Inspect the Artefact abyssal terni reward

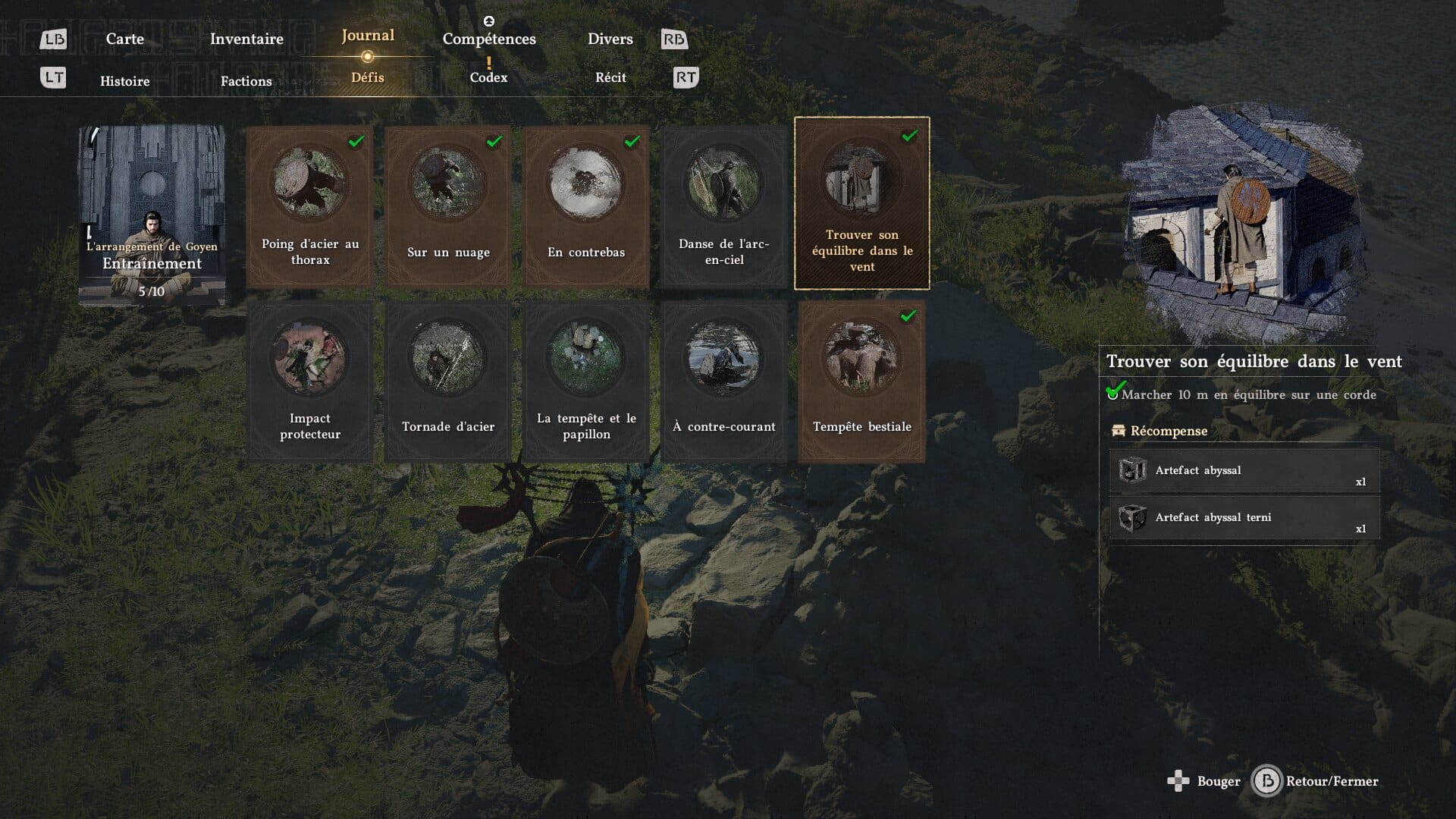point(1244,518)
